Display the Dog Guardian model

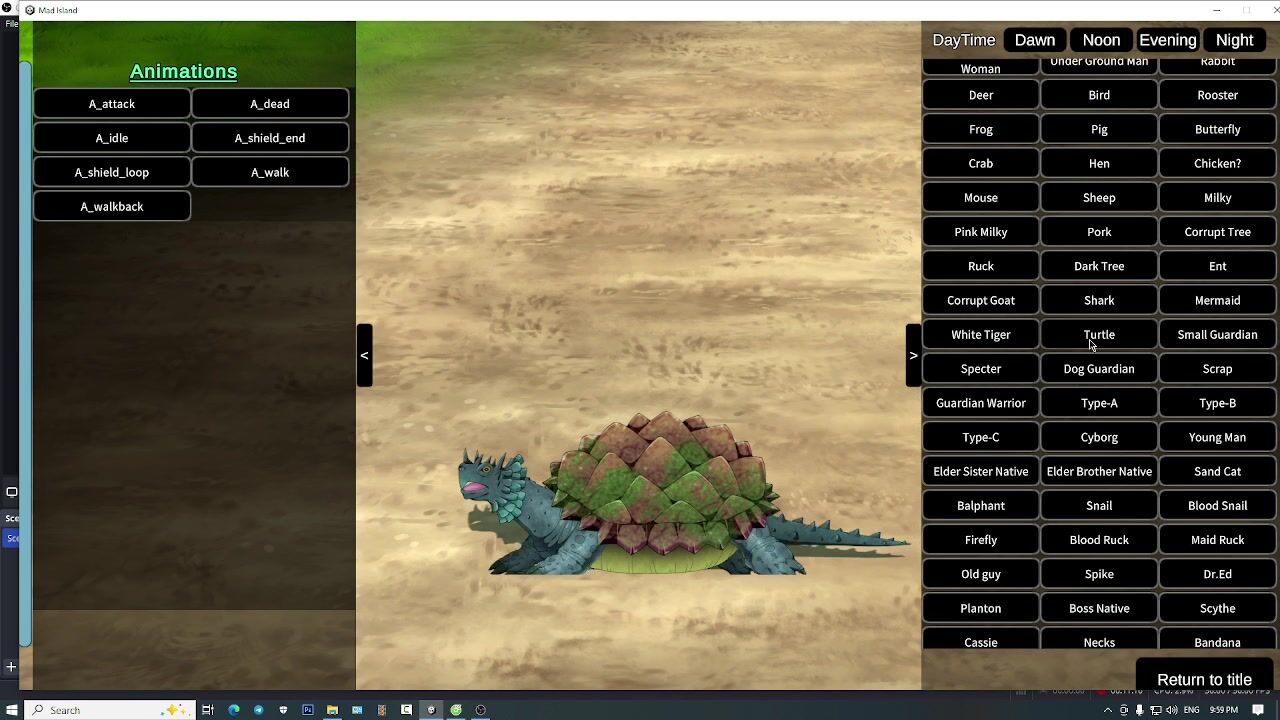tap(1099, 369)
